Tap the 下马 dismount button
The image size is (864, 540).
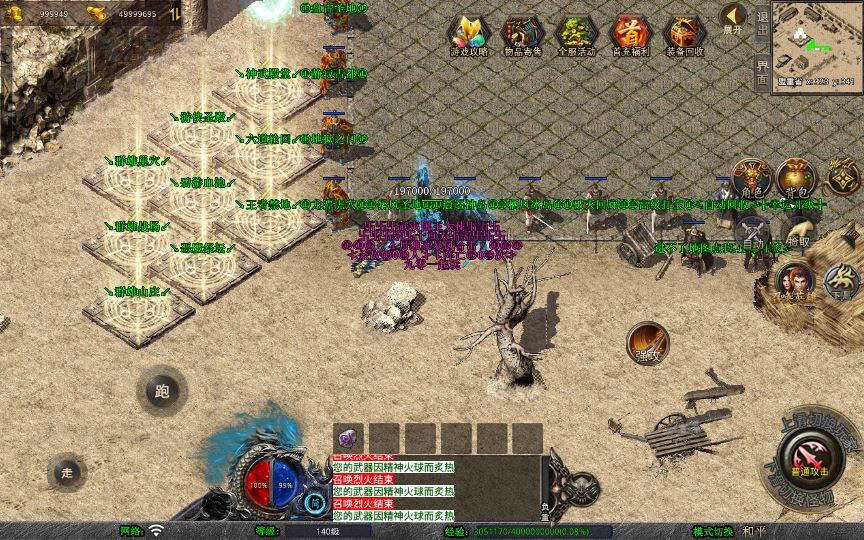[842, 281]
